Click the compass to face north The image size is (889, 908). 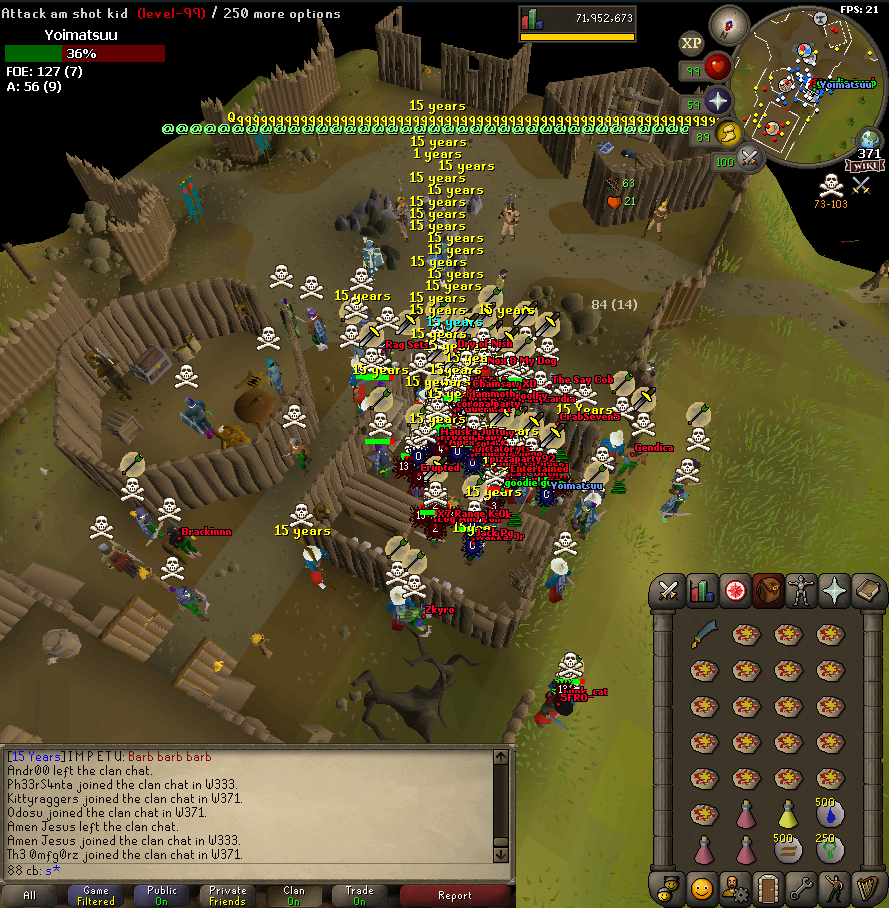(729, 24)
